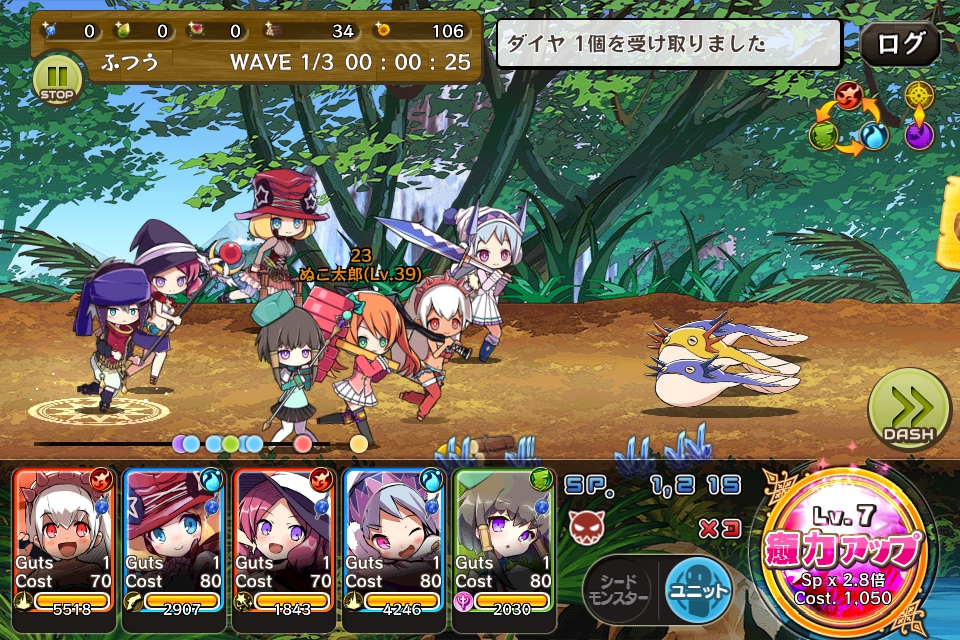The image size is (960, 640).
Task: Switch to the シードモンスター tab
Action: pos(616,590)
